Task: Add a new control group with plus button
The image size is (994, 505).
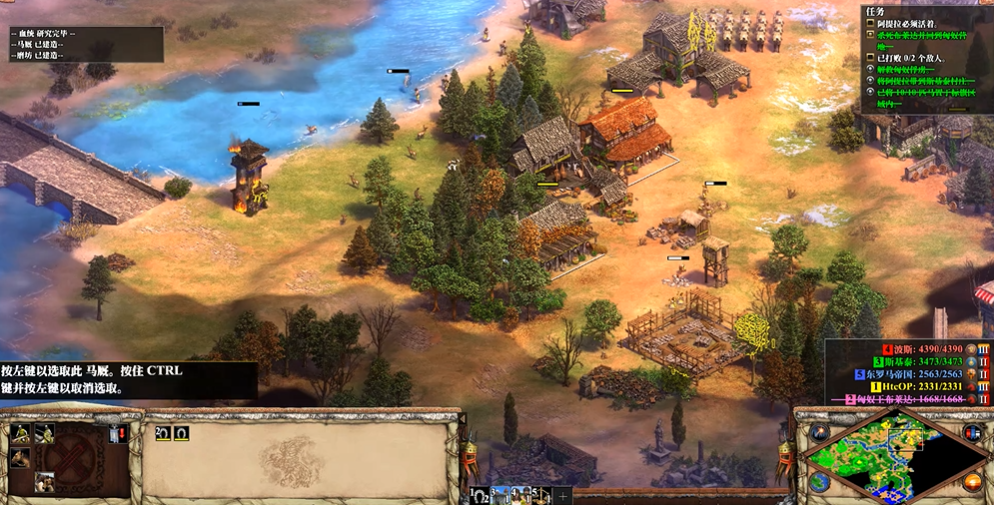Action: [563, 496]
